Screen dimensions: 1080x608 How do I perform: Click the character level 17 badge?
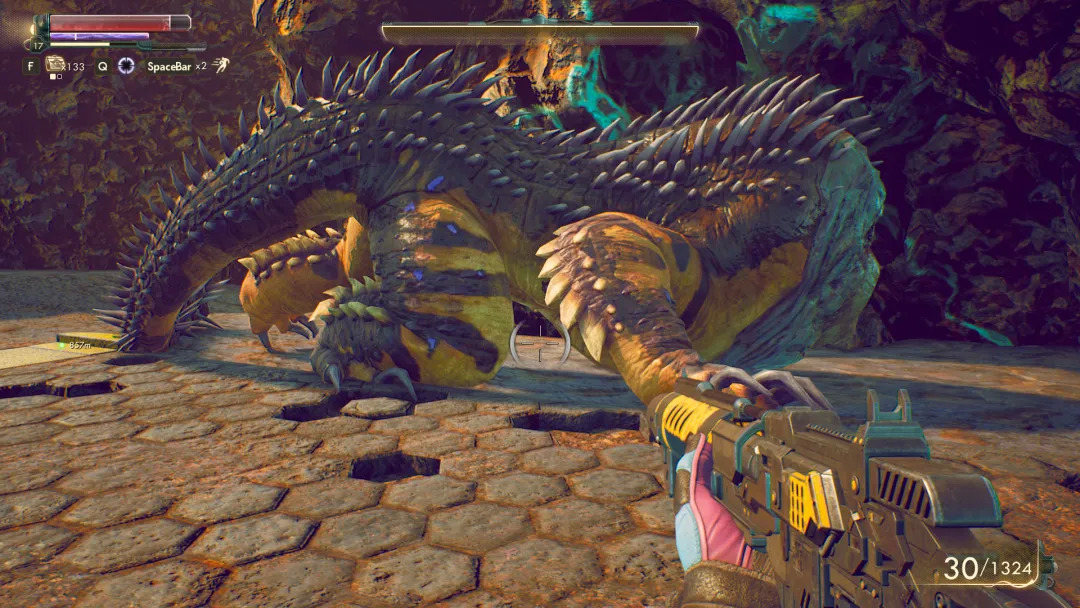click(x=38, y=45)
